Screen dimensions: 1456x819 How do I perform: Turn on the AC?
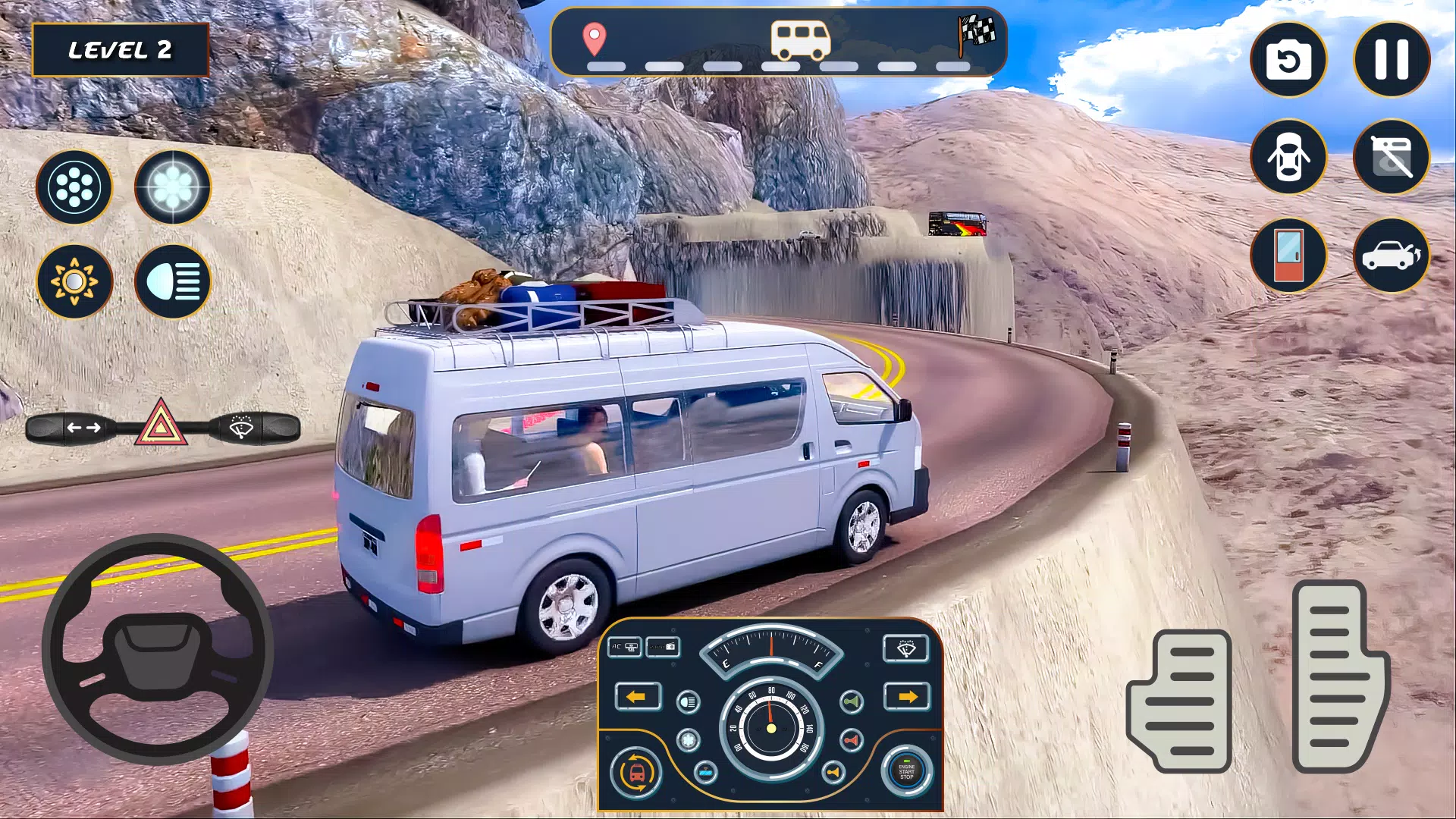[x=626, y=646]
